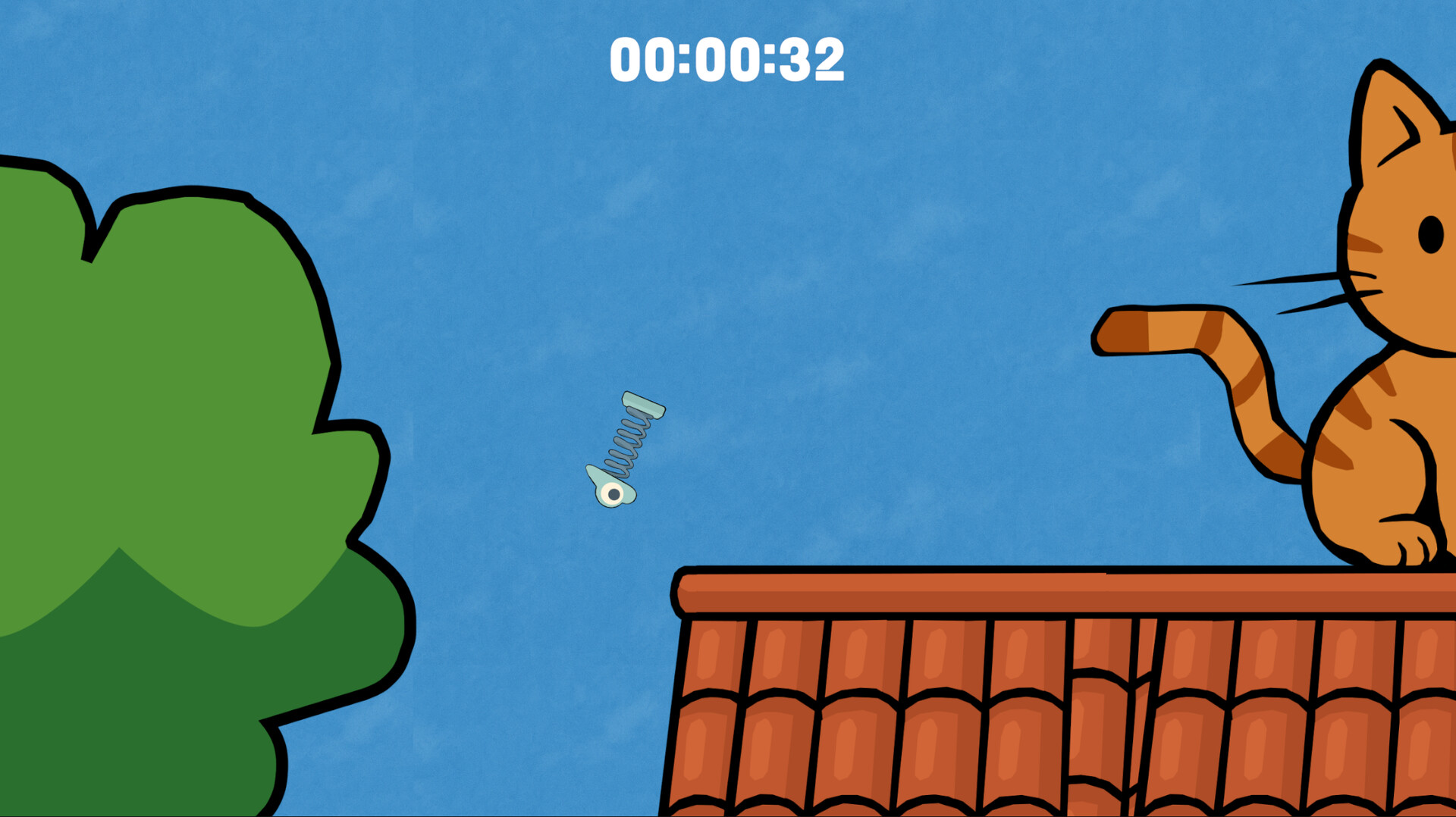
Task: Click the timer reading 00:00:32
Action: [726, 57]
